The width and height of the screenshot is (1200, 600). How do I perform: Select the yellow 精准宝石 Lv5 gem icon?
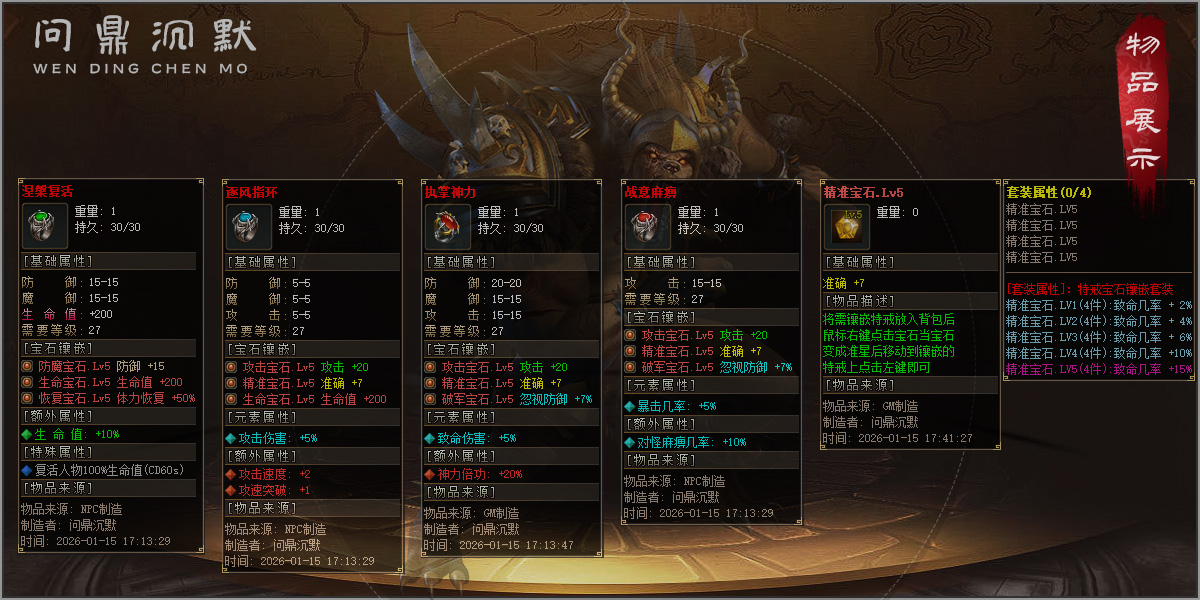click(x=845, y=227)
